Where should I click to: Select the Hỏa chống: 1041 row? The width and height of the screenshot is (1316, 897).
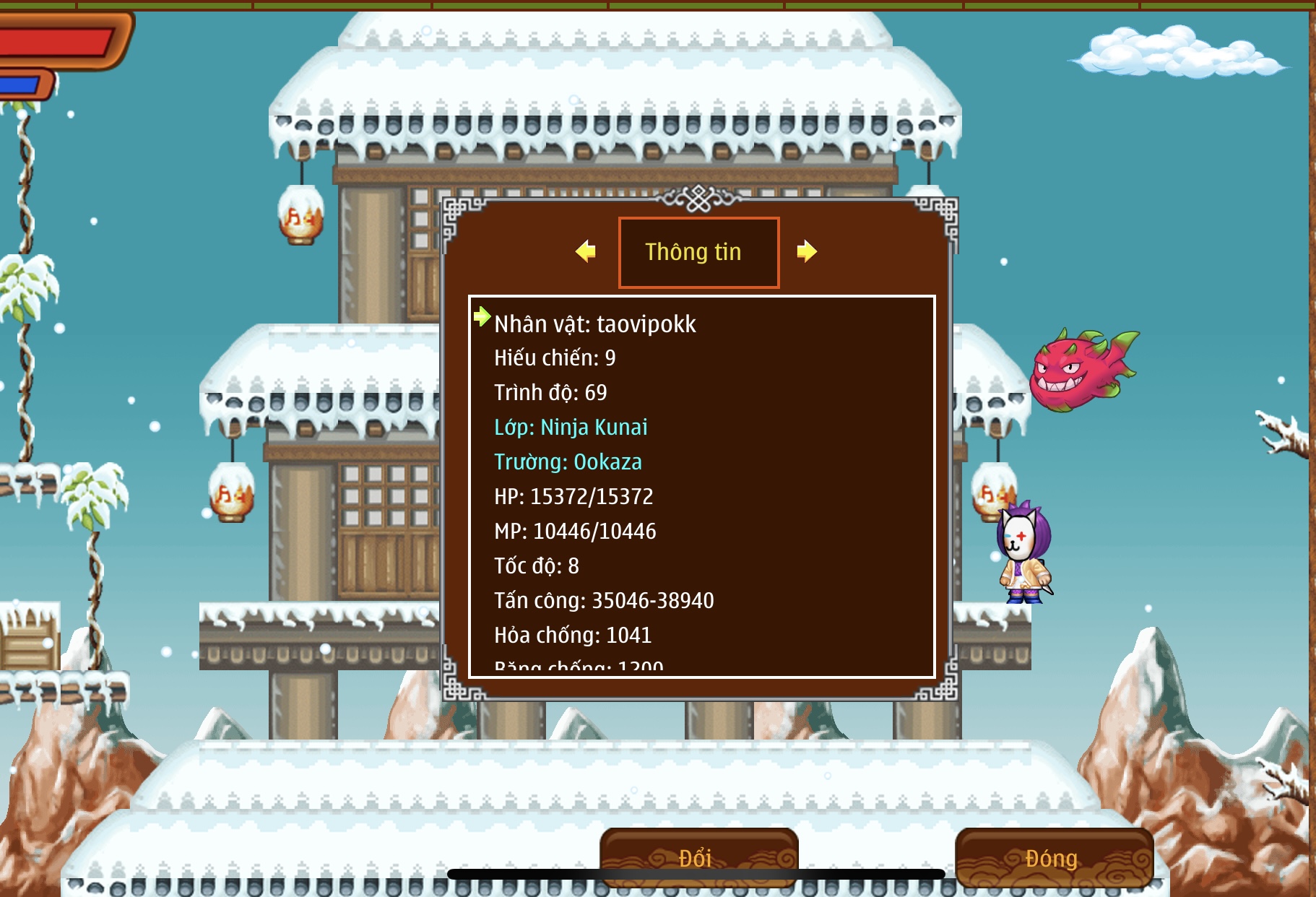pyautogui.click(x=573, y=636)
